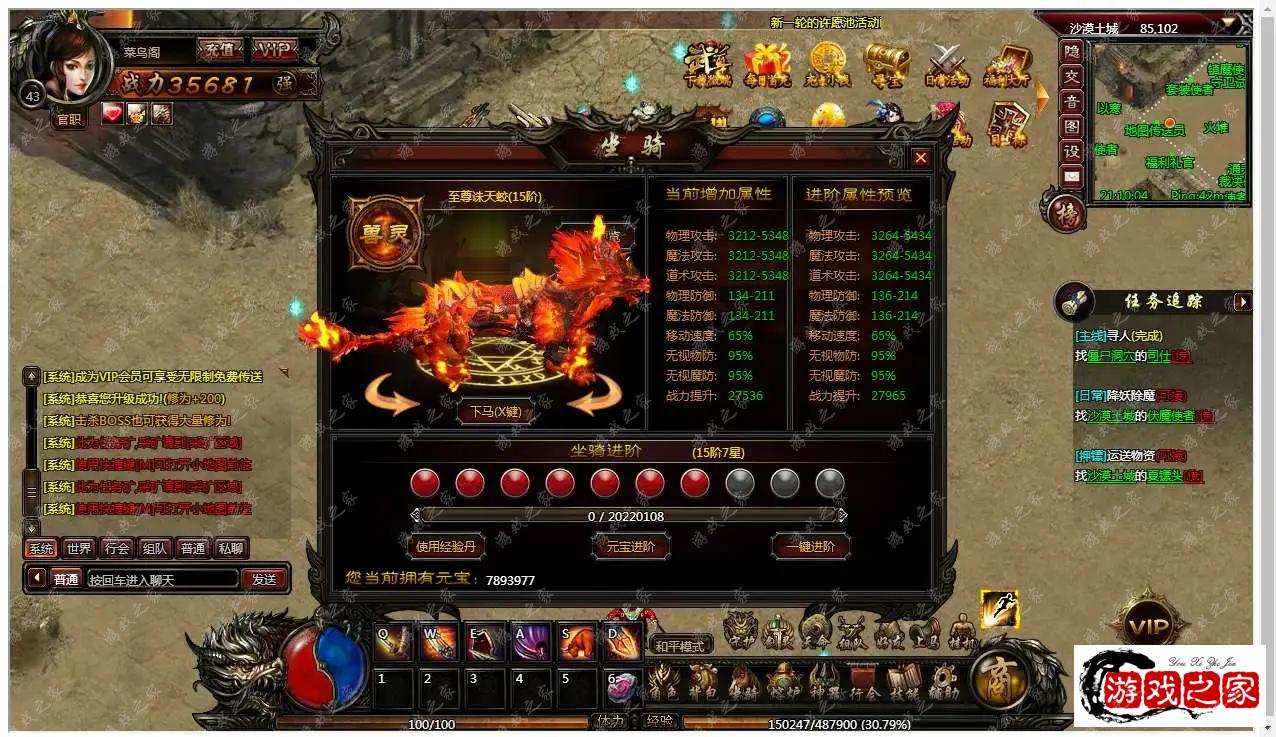Open the round 商 shop button
This screenshot has width=1276, height=737.
(x=1000, y=680)
